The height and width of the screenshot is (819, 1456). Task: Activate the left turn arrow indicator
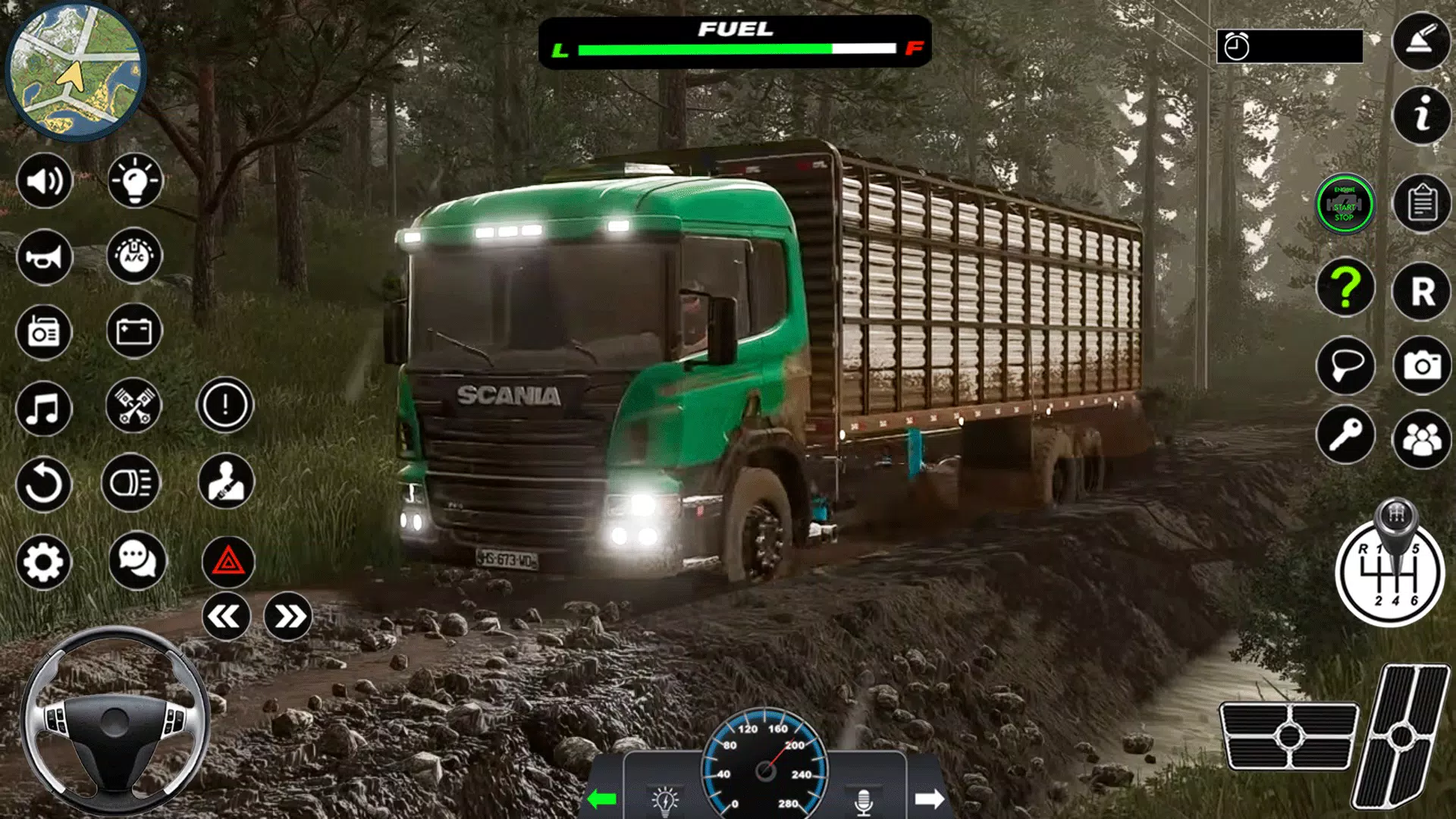602,799
